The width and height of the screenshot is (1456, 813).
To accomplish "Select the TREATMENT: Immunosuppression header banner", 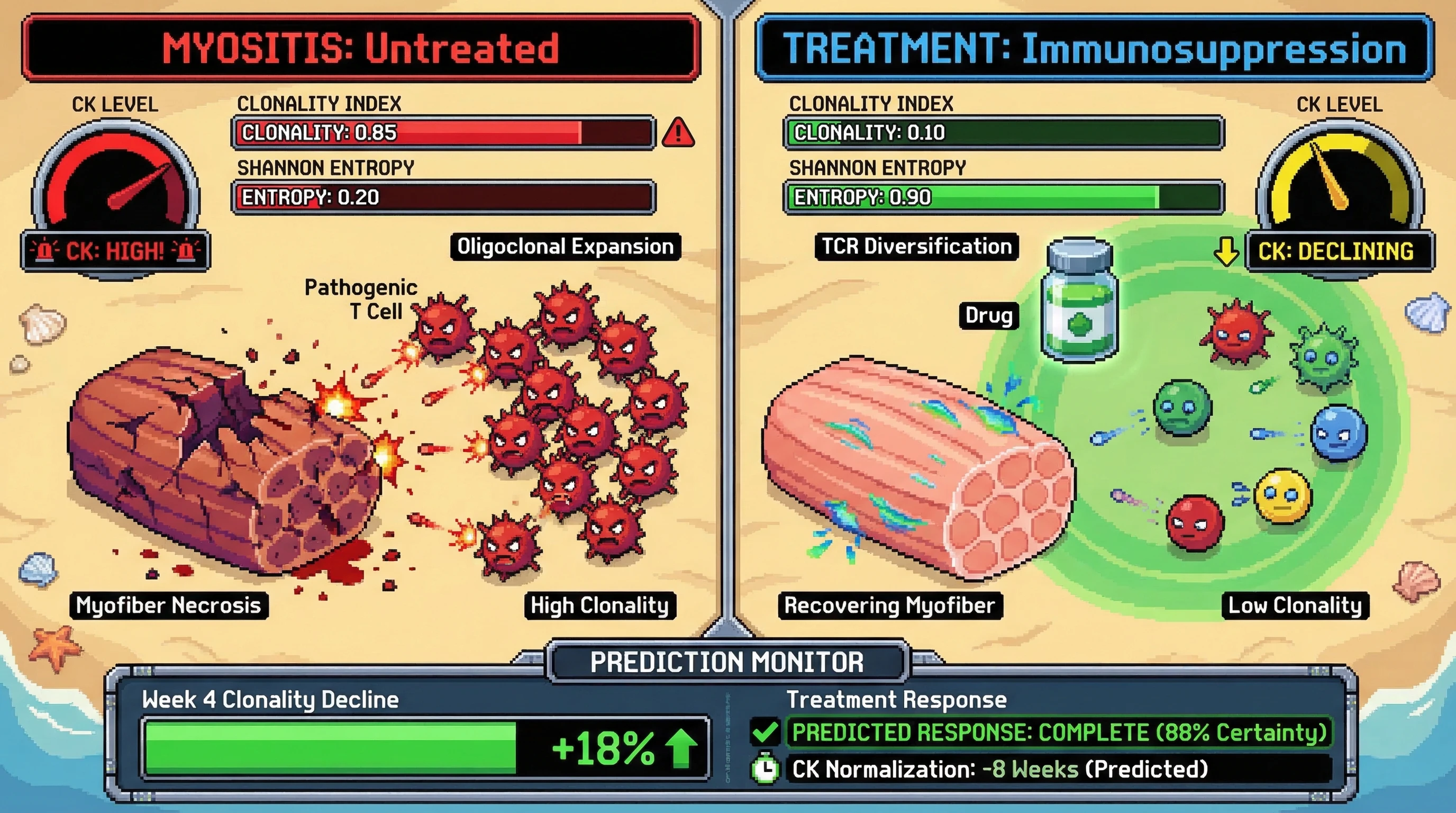I will tap(1094, 48).
